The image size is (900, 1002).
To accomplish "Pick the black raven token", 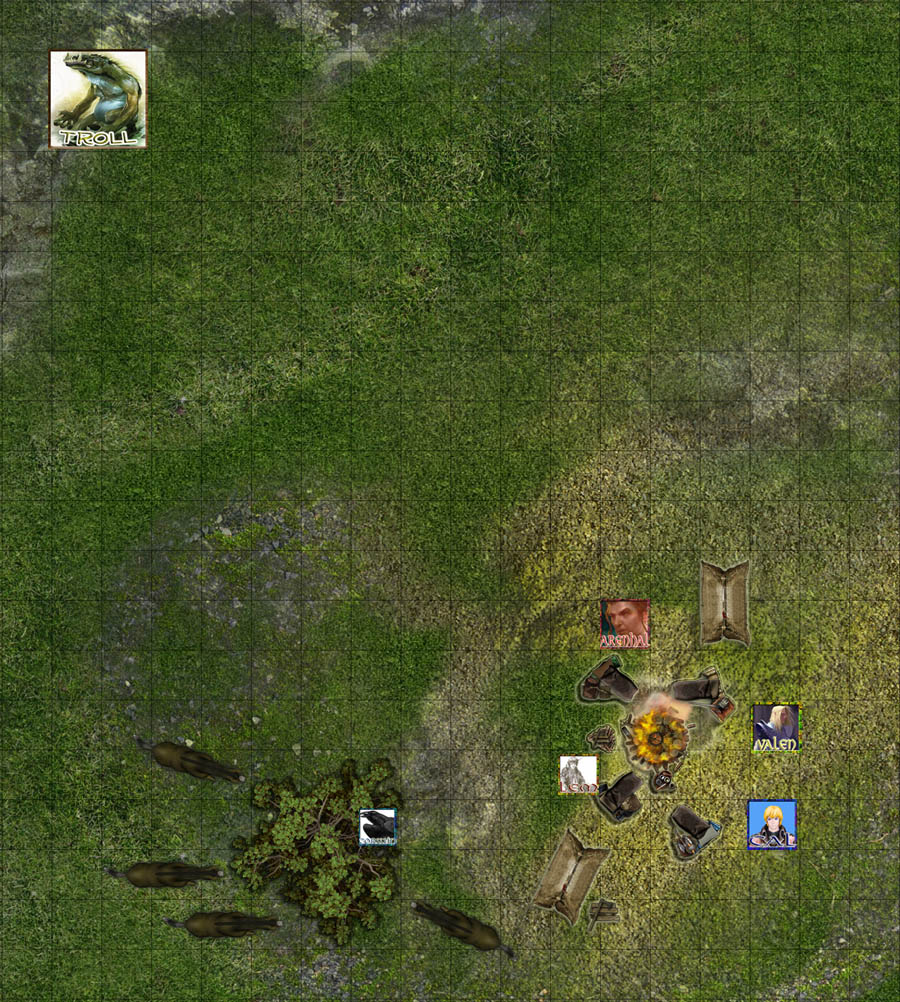I will 378,827.
